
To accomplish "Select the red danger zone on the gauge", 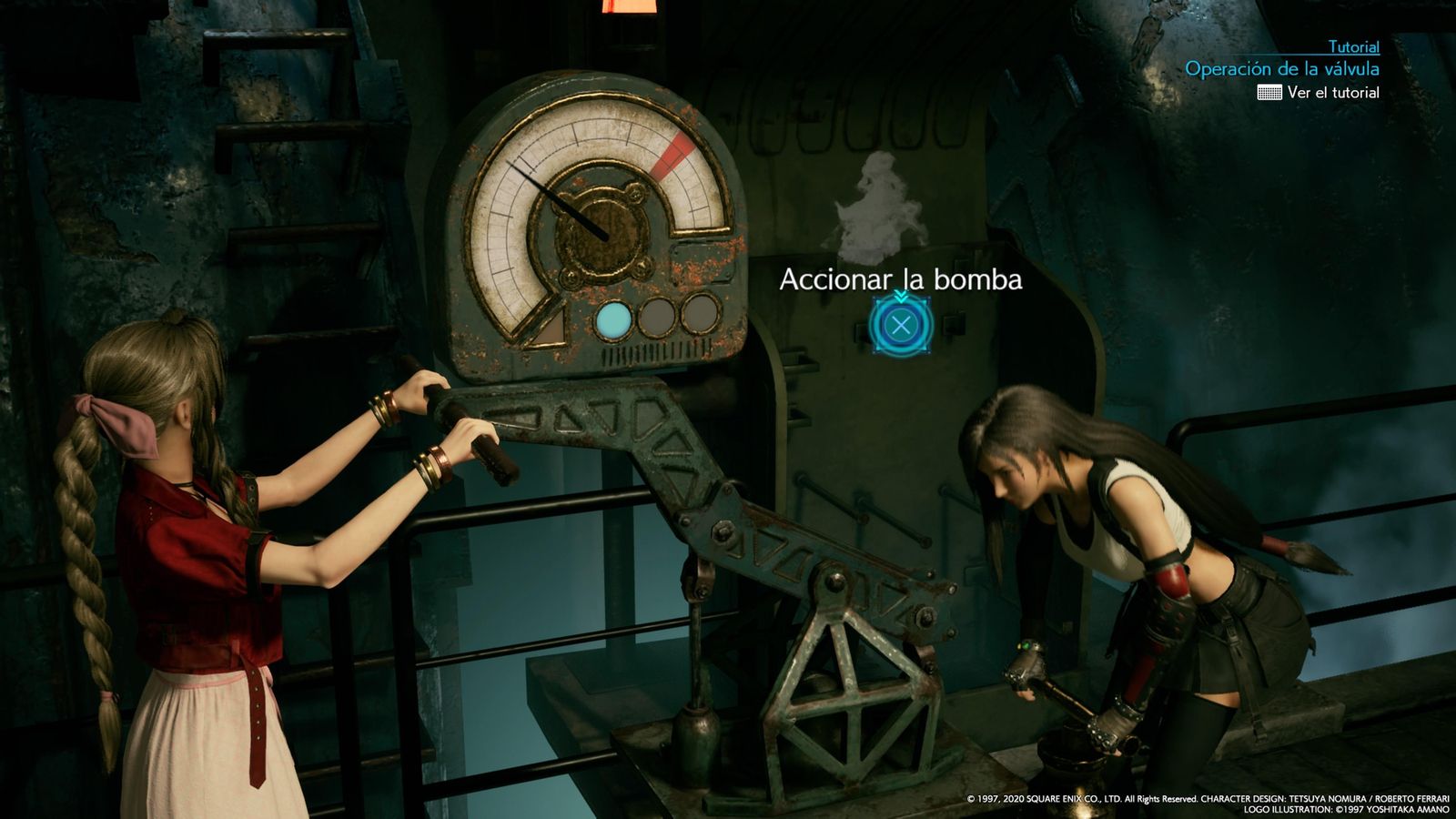I will click(674, 153).
